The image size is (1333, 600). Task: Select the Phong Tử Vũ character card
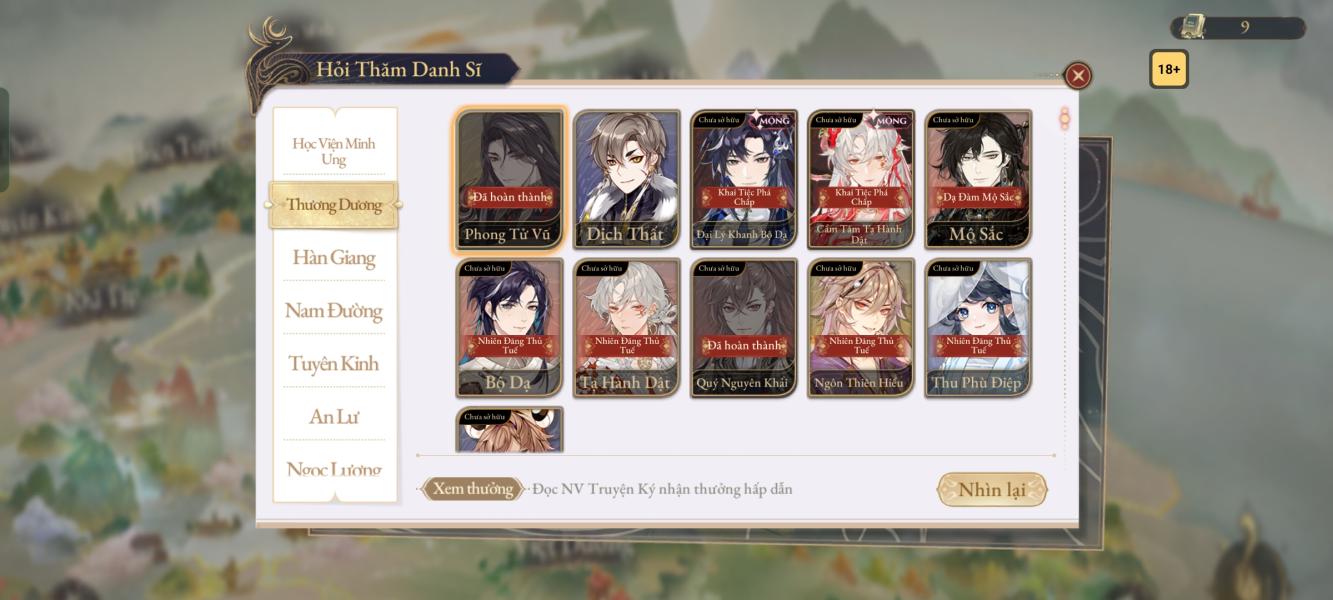tap(510, 179)
